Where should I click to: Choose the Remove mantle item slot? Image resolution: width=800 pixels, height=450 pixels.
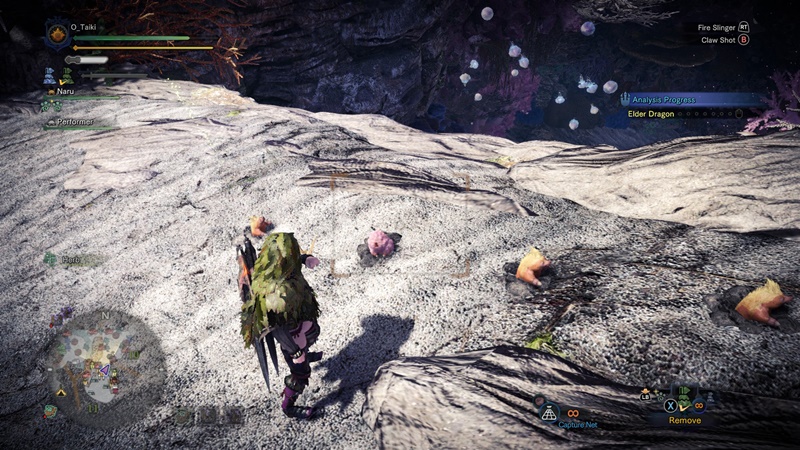[685, 405]
